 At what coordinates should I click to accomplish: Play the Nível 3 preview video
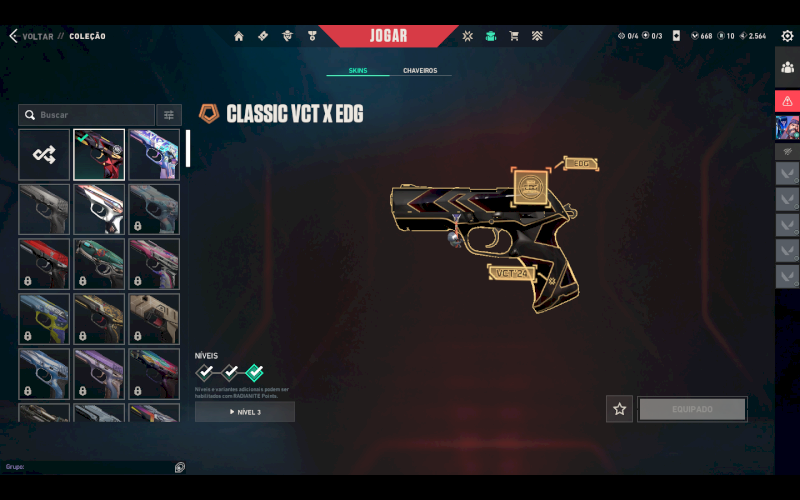point(245,412)
